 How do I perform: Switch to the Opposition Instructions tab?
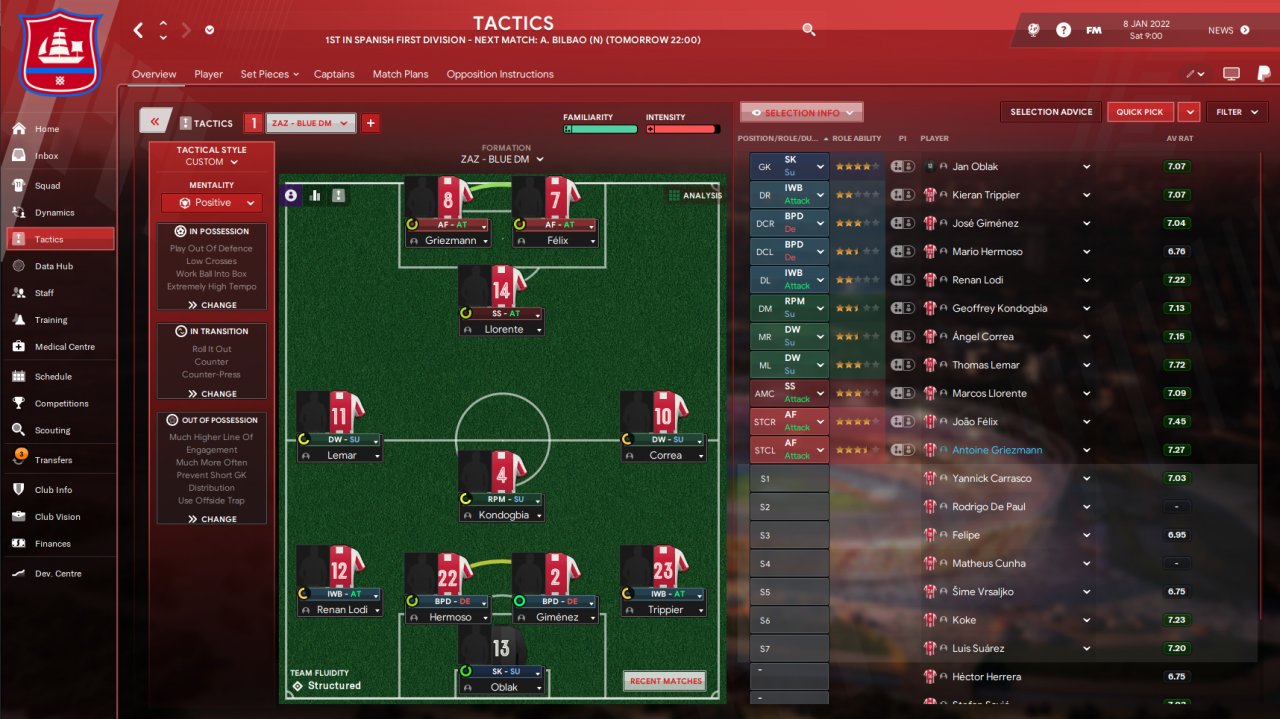point(499,74)
